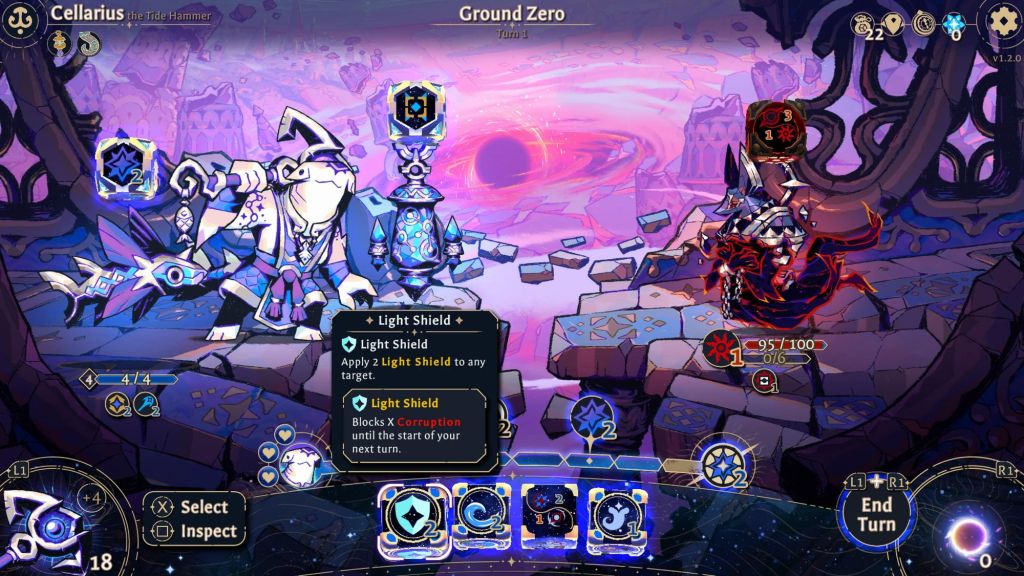The image size is (1024, 576).
Task: Open the gear settings menu
Action: pyautogui.click(x=1001, y=22)
